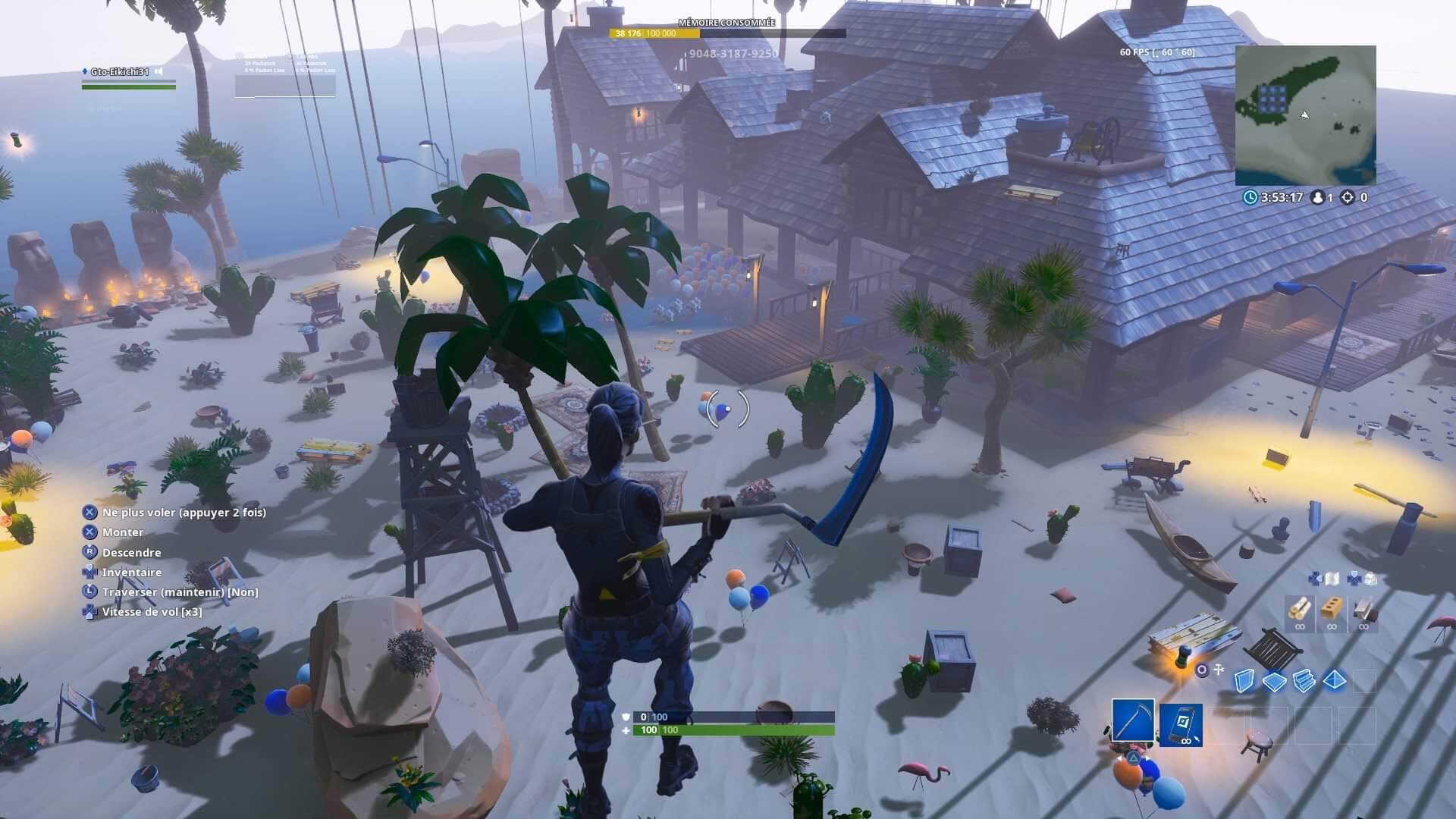Open the island minimap
Screen dimensions: 1456x819
pyautogui.click(x=1305, y=115)
